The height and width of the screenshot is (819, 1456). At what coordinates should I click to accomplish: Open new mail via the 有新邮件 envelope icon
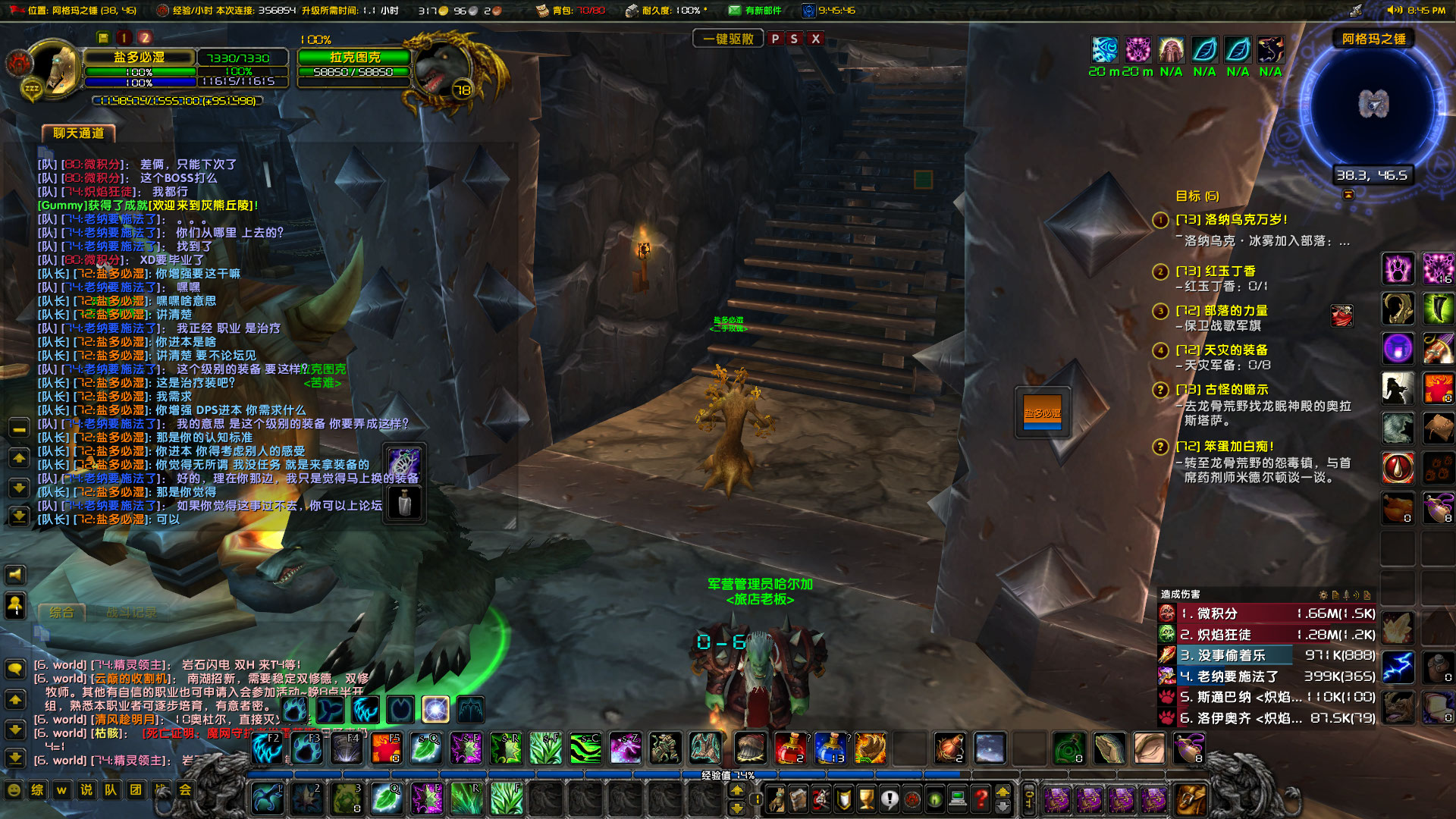(x=734, y=10)
